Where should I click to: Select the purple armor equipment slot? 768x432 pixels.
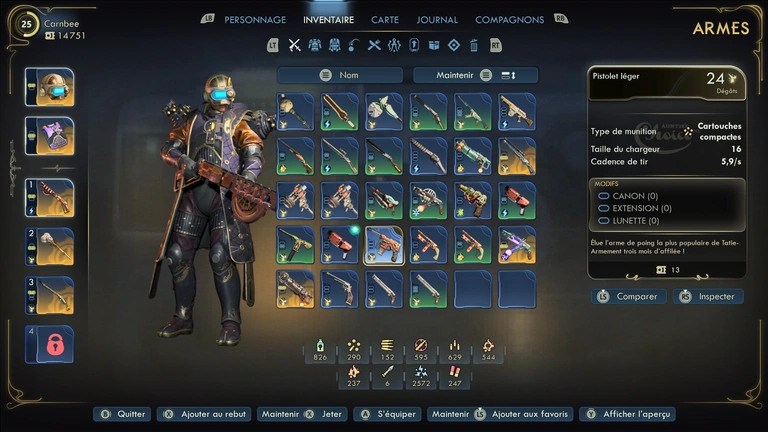(49, 136)
